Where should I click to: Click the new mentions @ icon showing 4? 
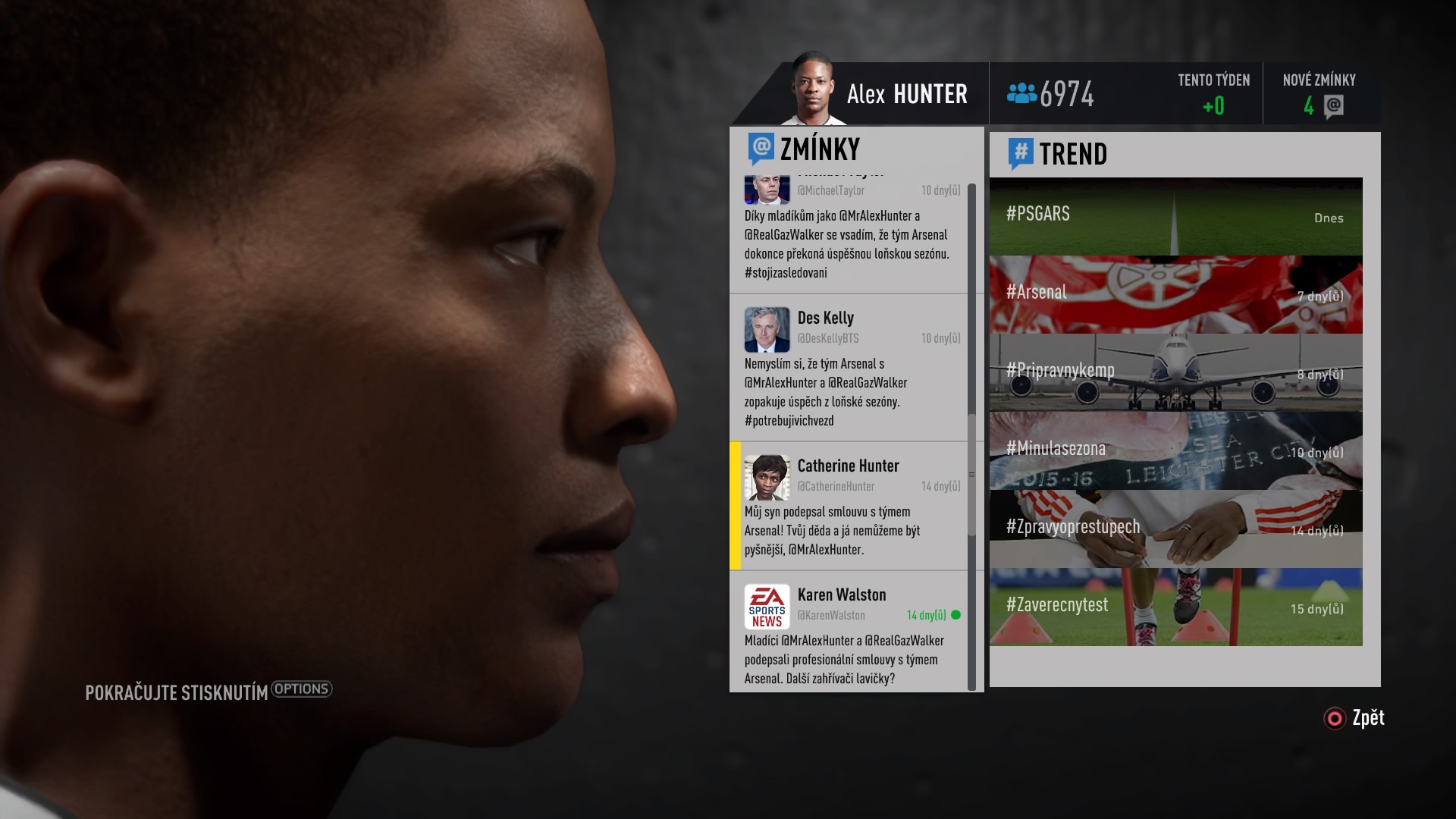[1335, 106]
